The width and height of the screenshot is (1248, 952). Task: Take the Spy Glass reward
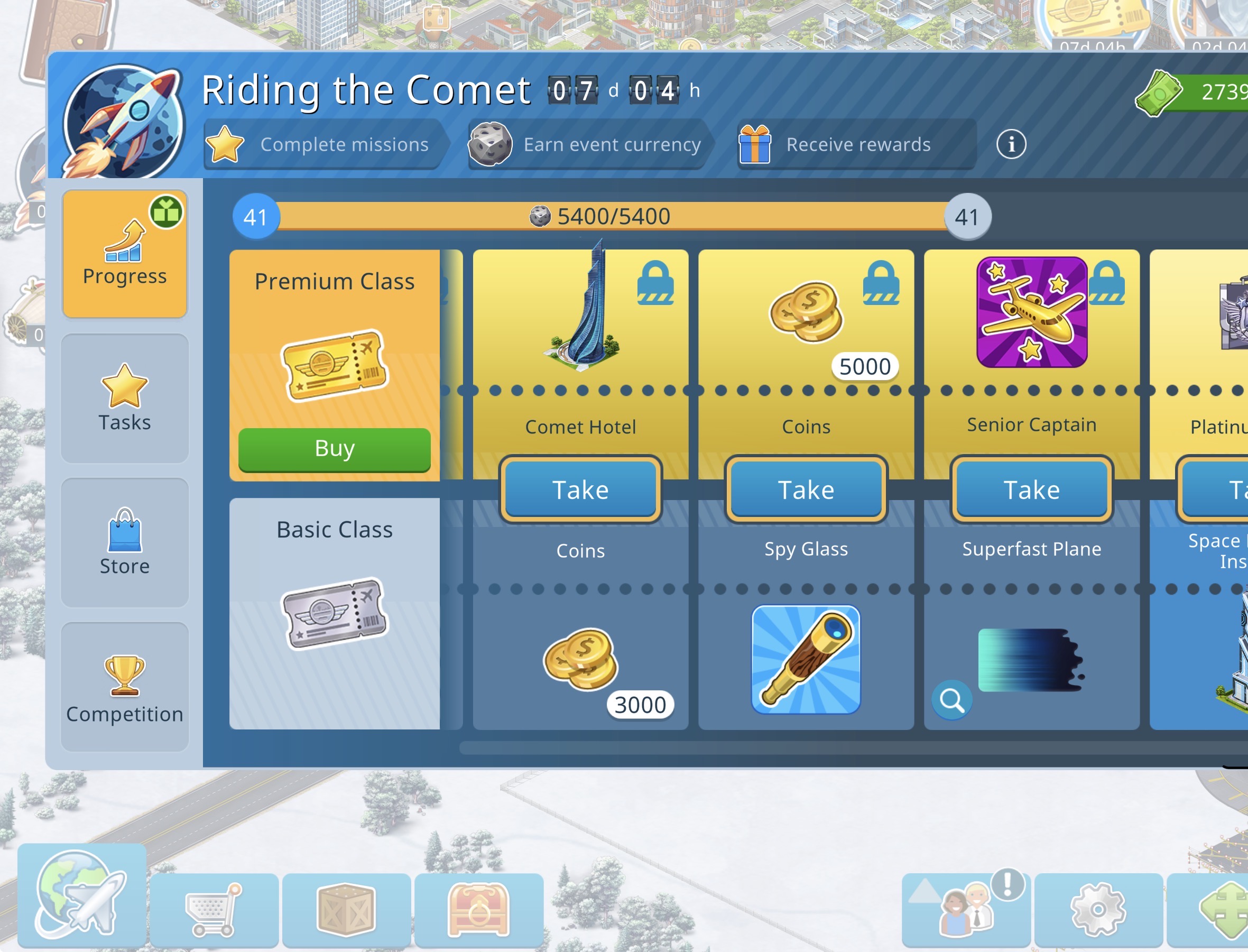click(x=806, y=489)
